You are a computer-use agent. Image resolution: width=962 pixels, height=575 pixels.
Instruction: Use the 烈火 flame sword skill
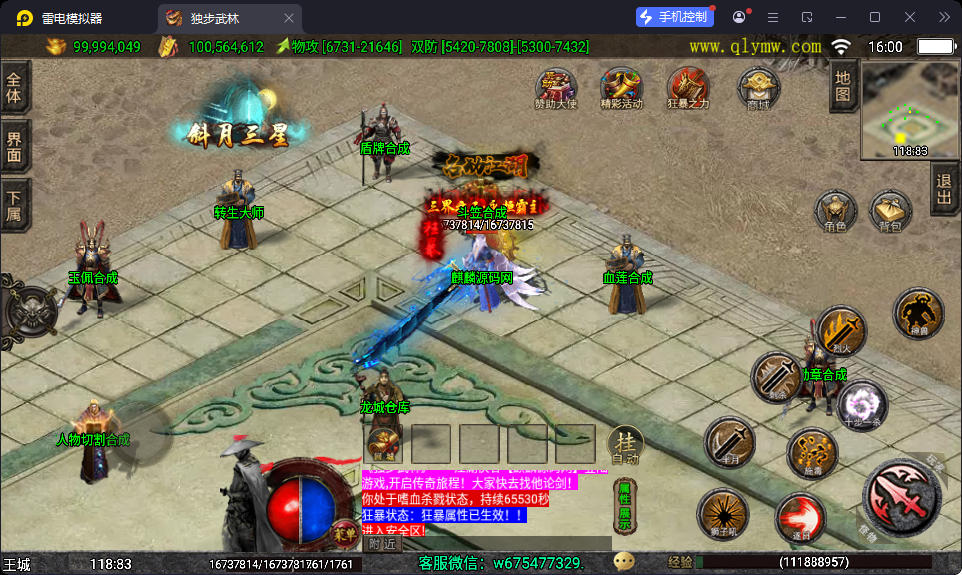tap(842, 333)
